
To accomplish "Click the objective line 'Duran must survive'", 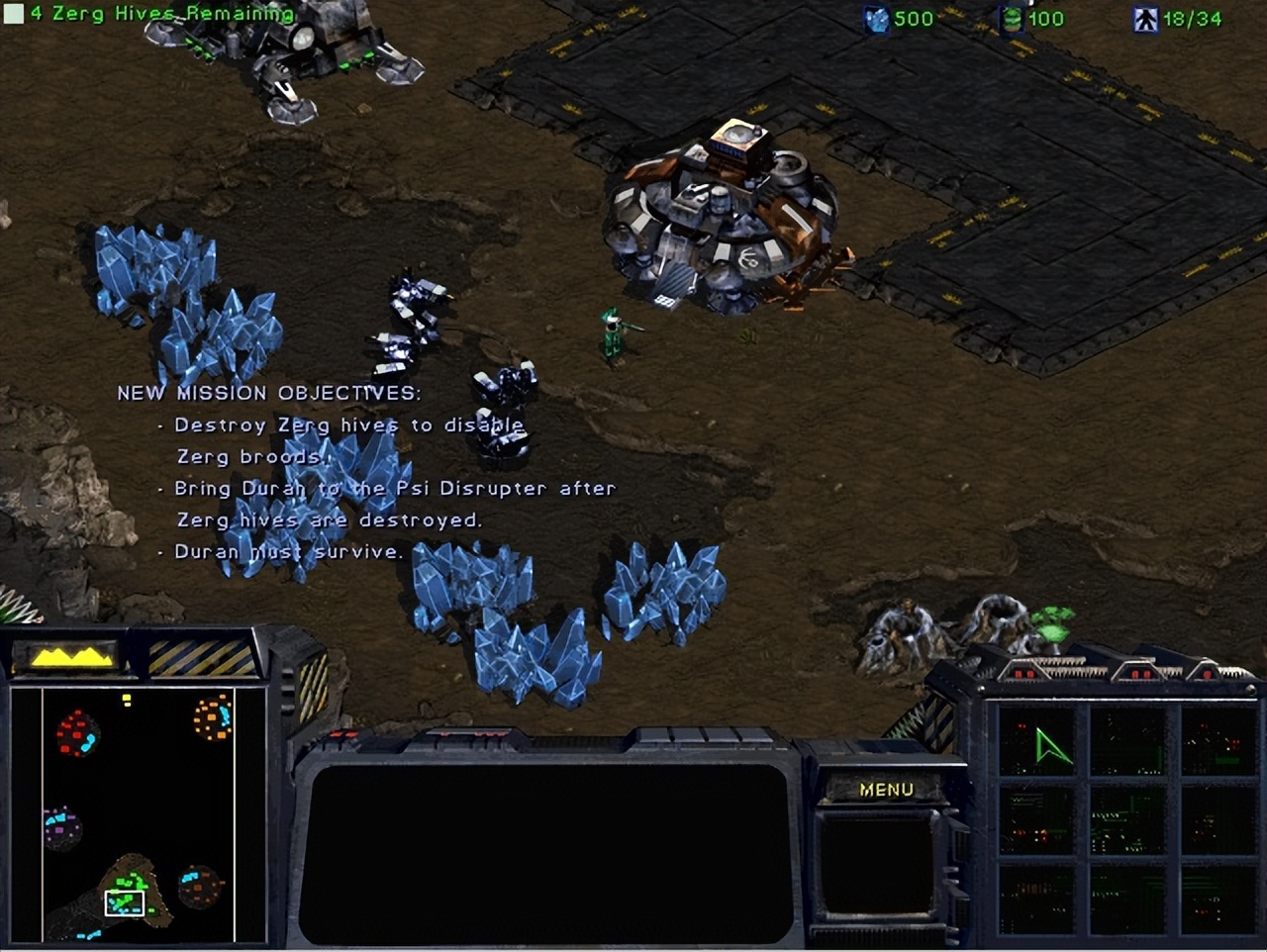I will pos(287,551).
